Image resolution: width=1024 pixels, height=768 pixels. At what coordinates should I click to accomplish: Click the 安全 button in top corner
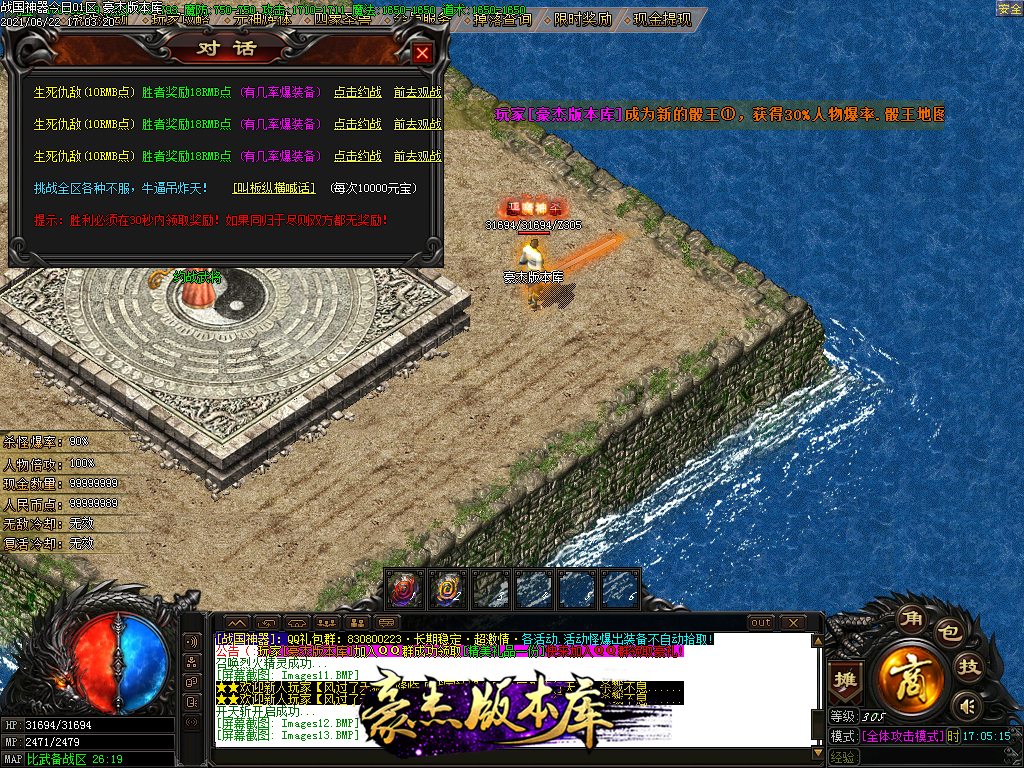pyautogui.click(x=1009, y=9)
